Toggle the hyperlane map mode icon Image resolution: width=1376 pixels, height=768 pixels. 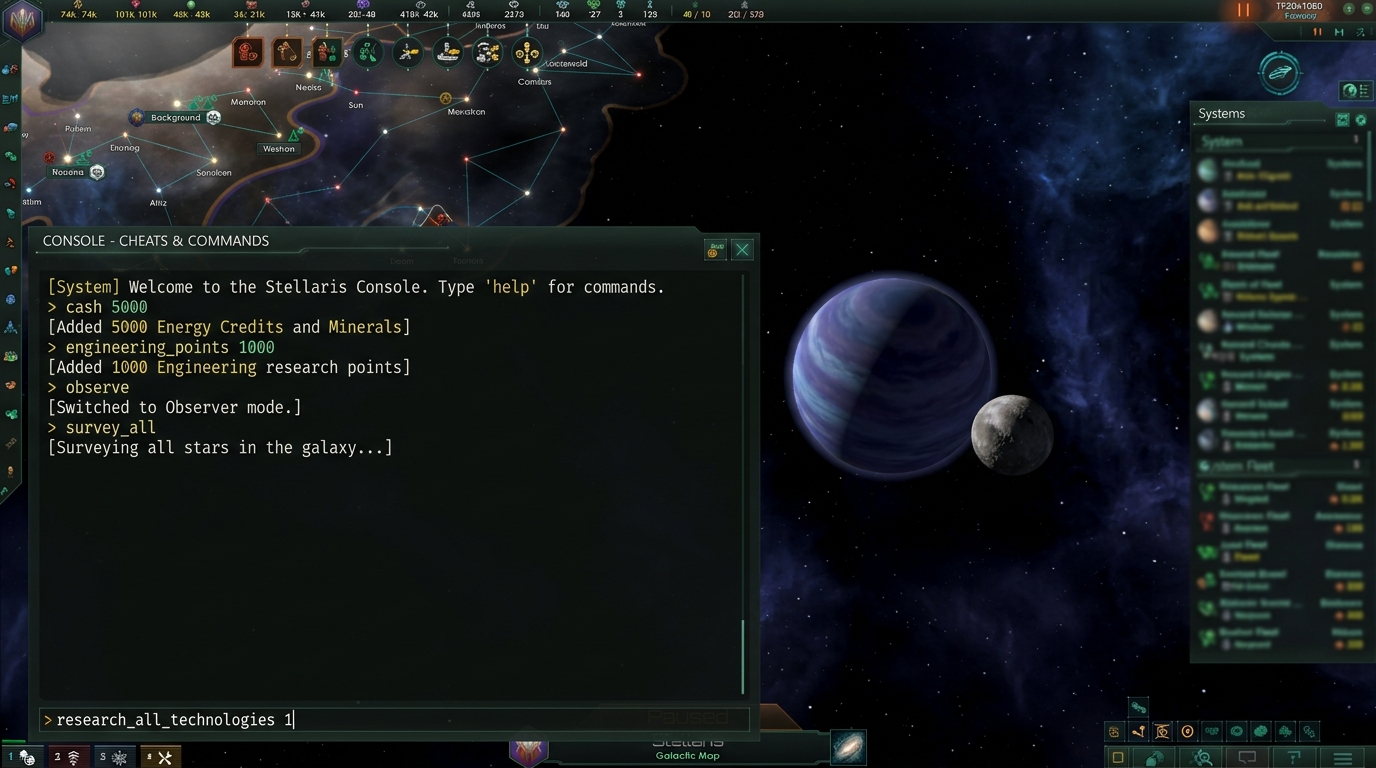(x=1137, y=733)
